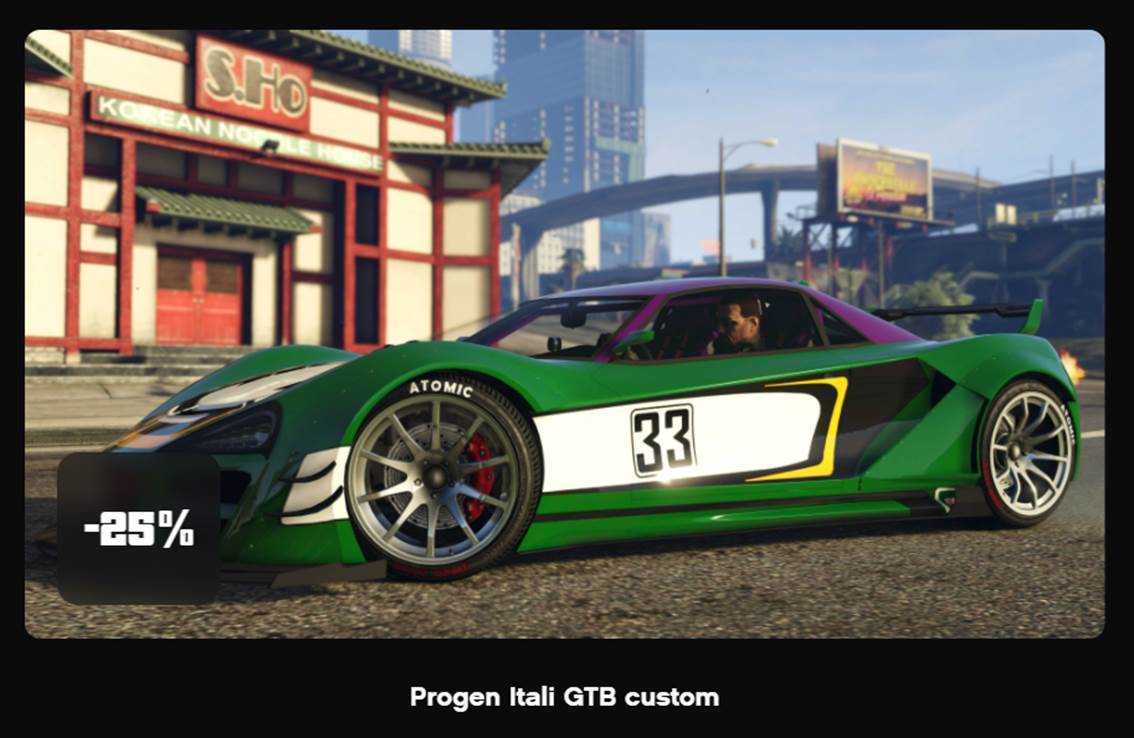Select the Progen Itali GTB custom caption
The height and width of the screenshot is (738, 1134).
[x=564, y=697]
